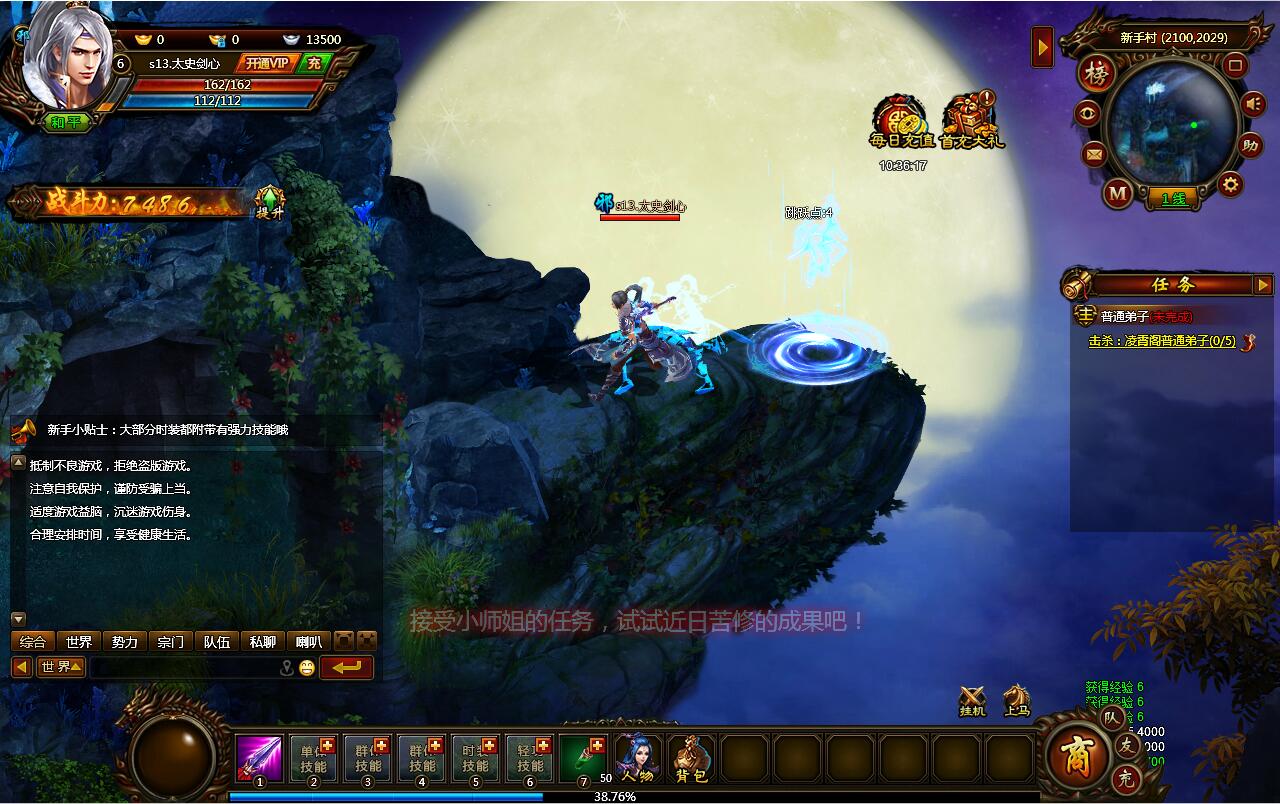Viewport: 1280px width, 804px height.
Task: Open the 背包 bag inventory
Action: (x=691, y=758)
